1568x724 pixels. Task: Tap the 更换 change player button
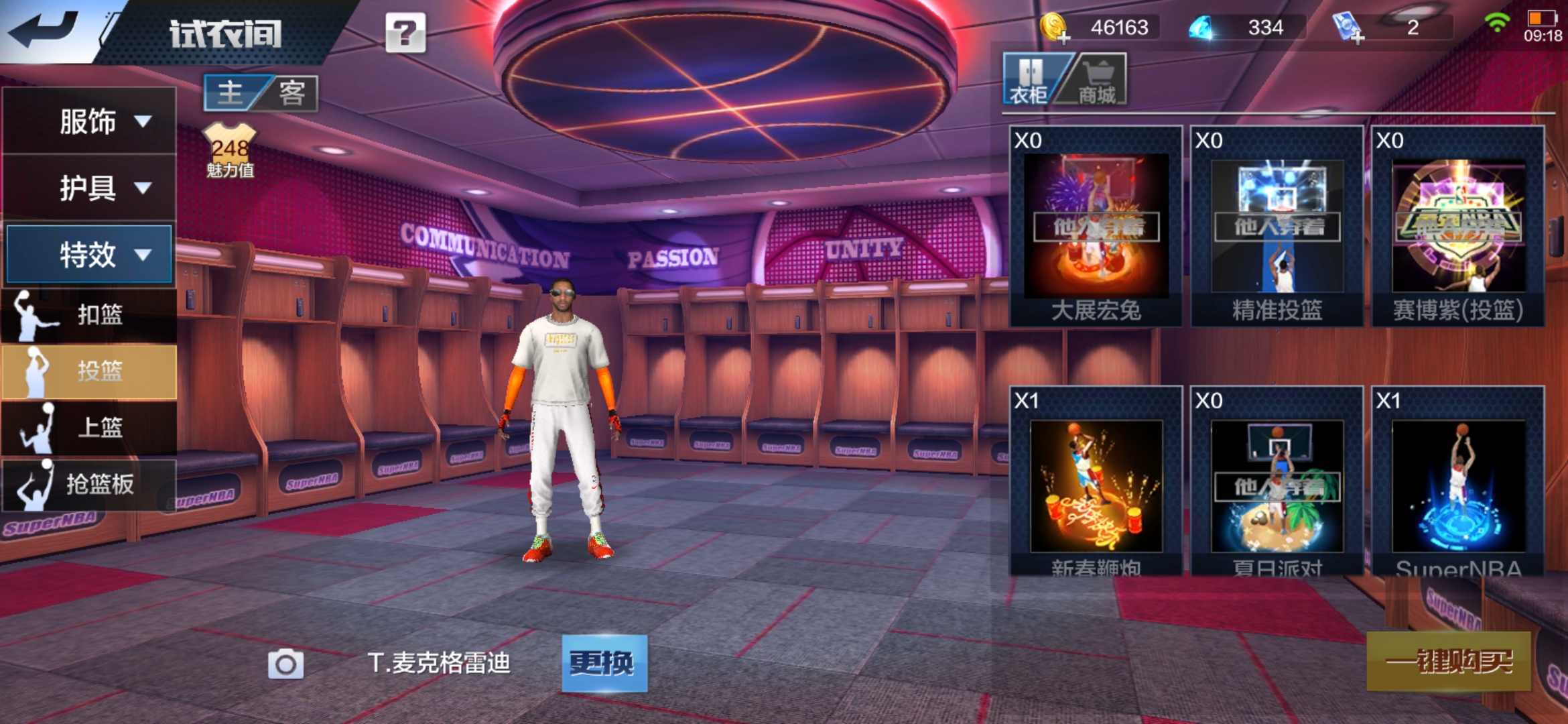tap(604, 663)
